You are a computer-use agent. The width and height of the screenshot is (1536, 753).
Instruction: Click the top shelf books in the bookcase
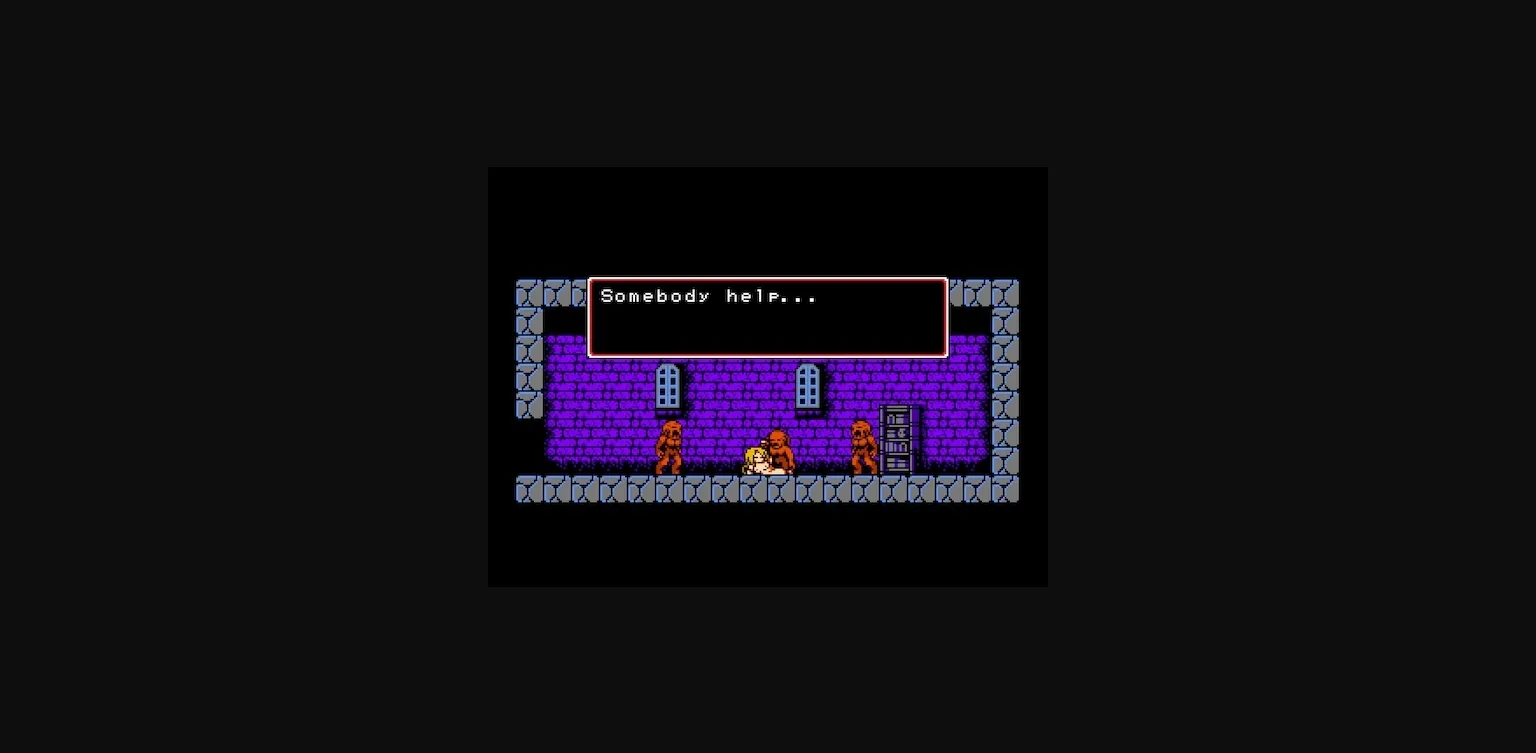coord(895,418)
